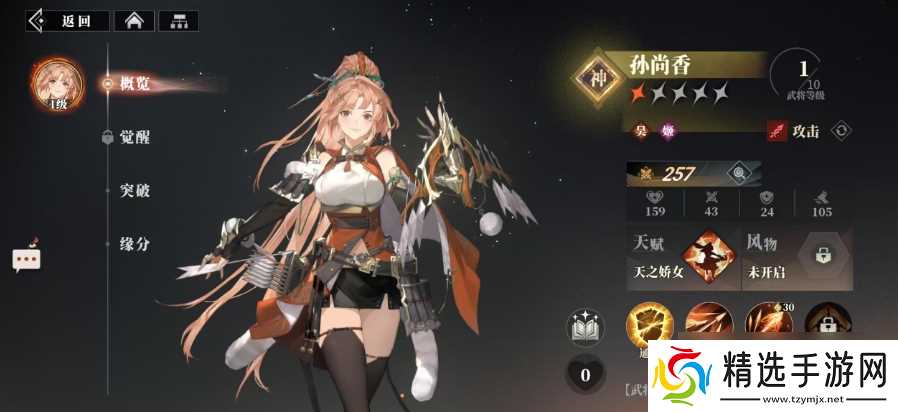Open the 觉醒 awakening tab
Screen dimensions: 898x412
[134, 138]
